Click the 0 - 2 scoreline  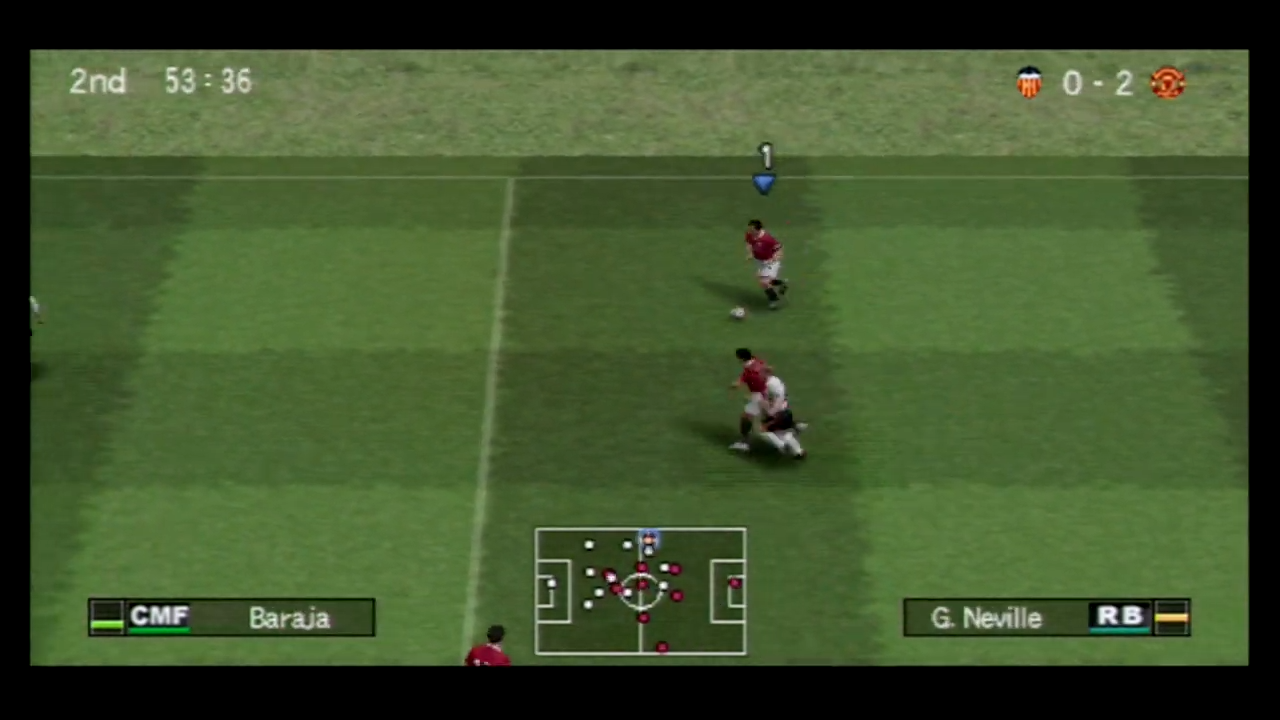tap(1097, 83)
